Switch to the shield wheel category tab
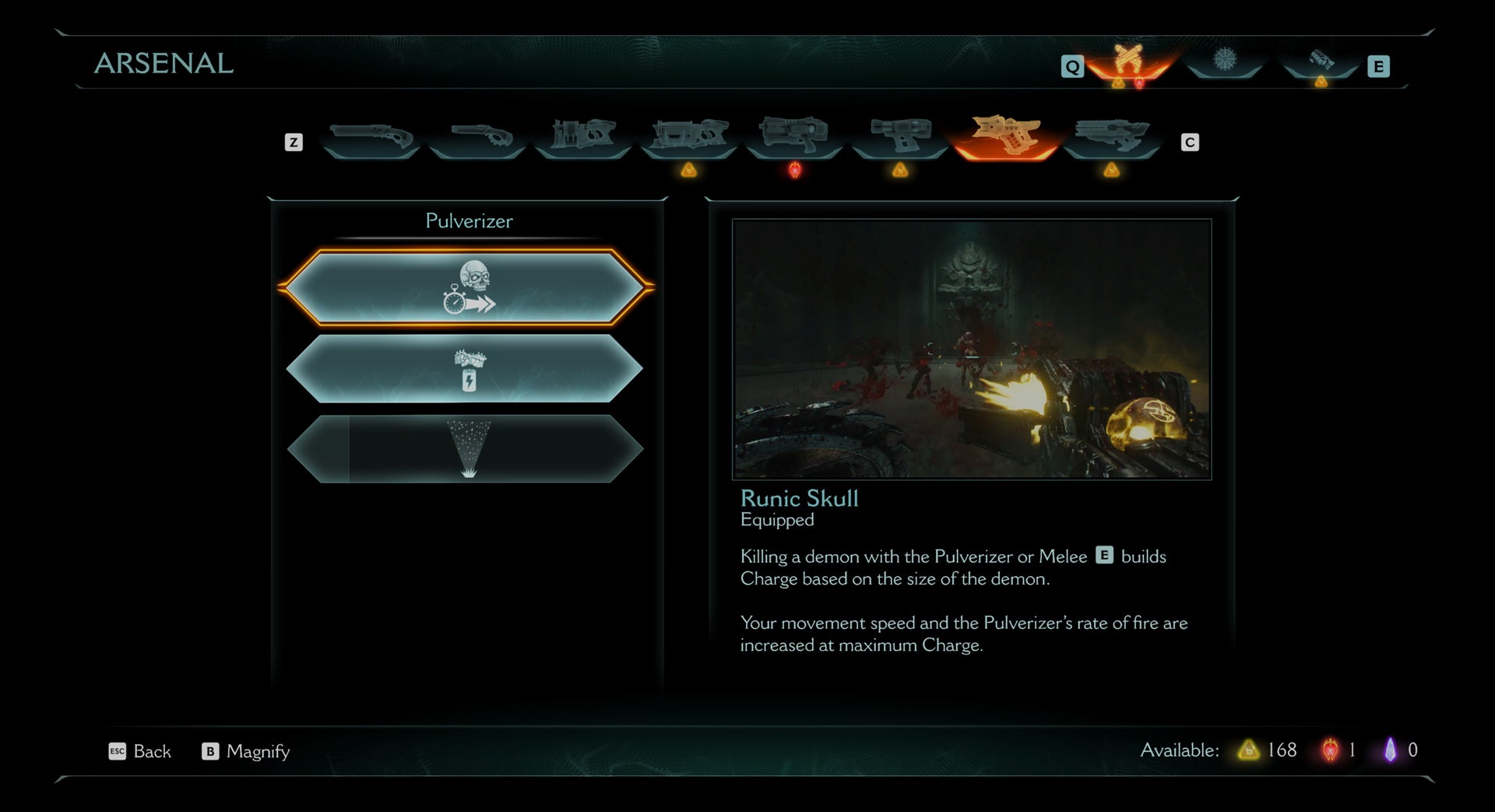The image size is (1495, 812). 1224,62
